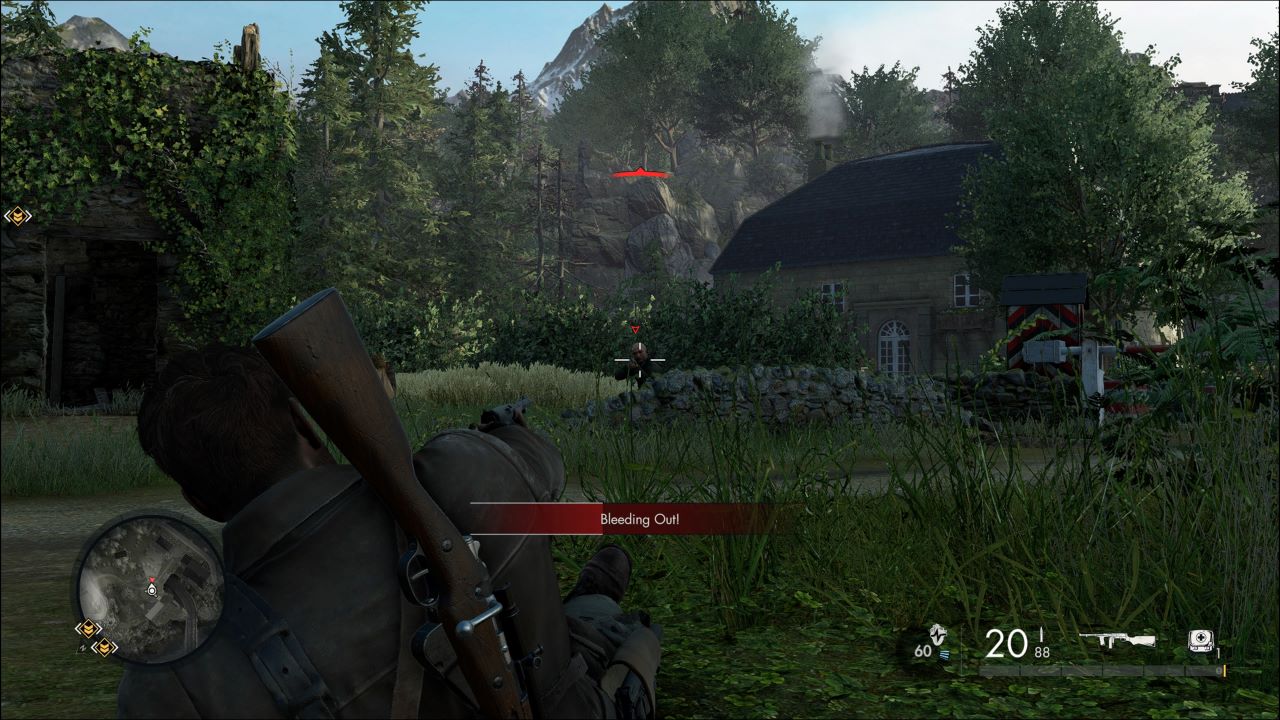Open the circular minimap
Image resolution: width=1280 pixels, height=720 pixels.
151,587
